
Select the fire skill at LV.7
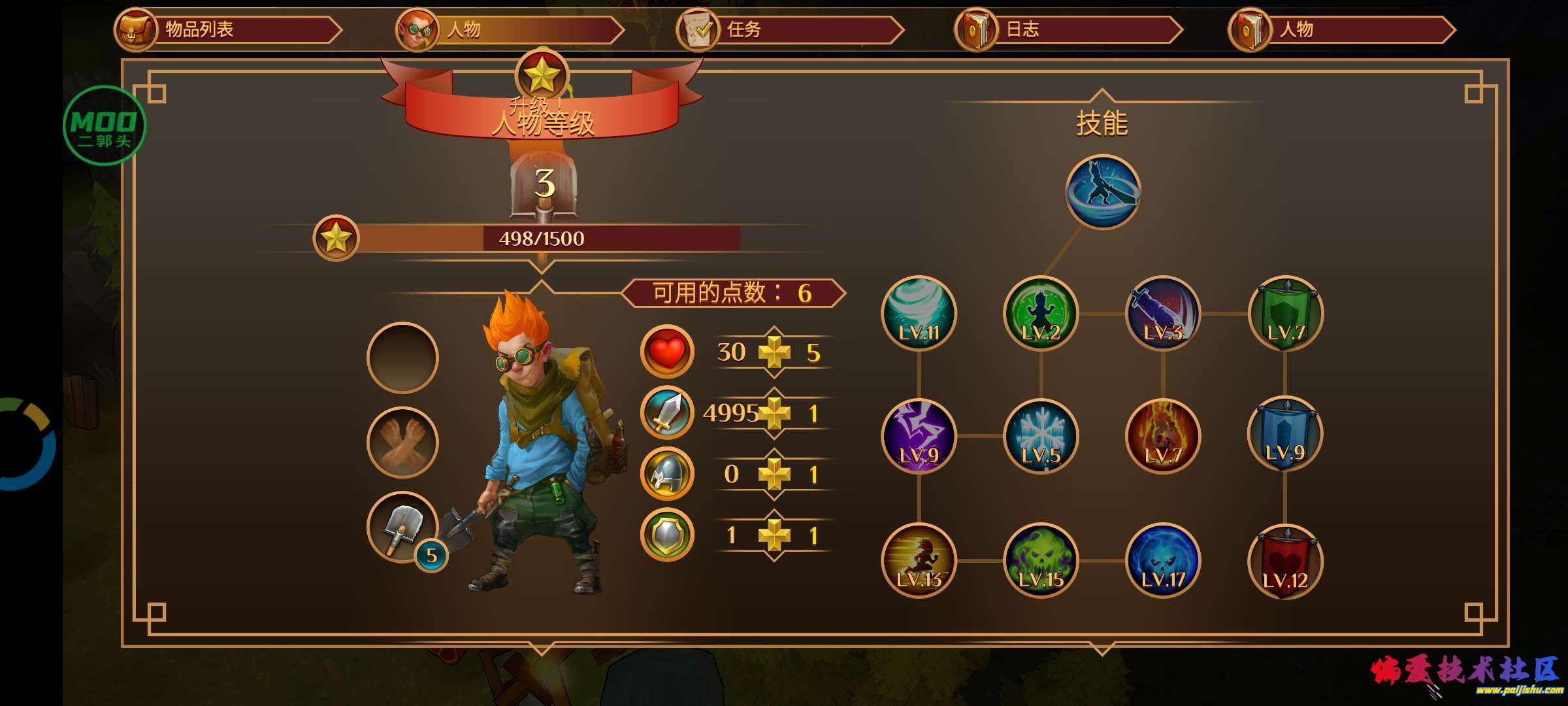pos(1163,435)
